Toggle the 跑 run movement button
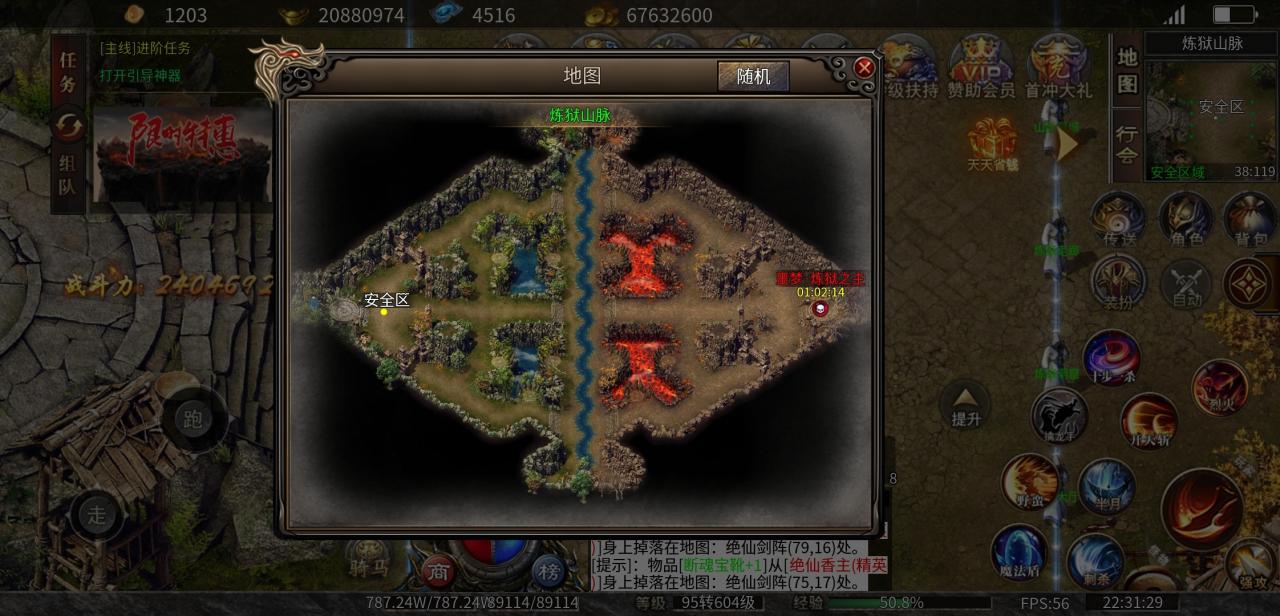This screenshot has height=616, width=1280. [194, 419]
